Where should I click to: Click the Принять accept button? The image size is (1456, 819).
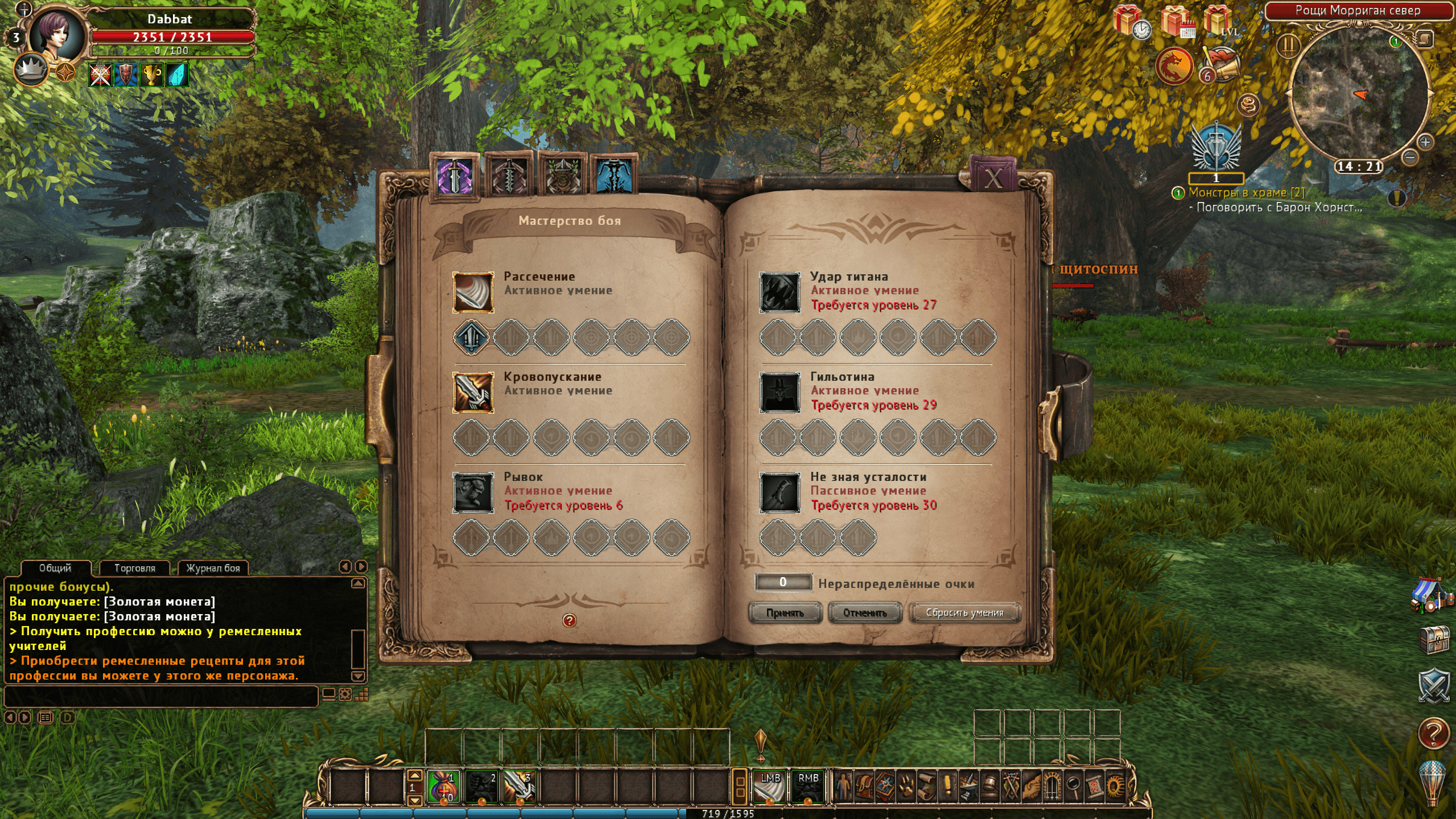tap(785, 613)
